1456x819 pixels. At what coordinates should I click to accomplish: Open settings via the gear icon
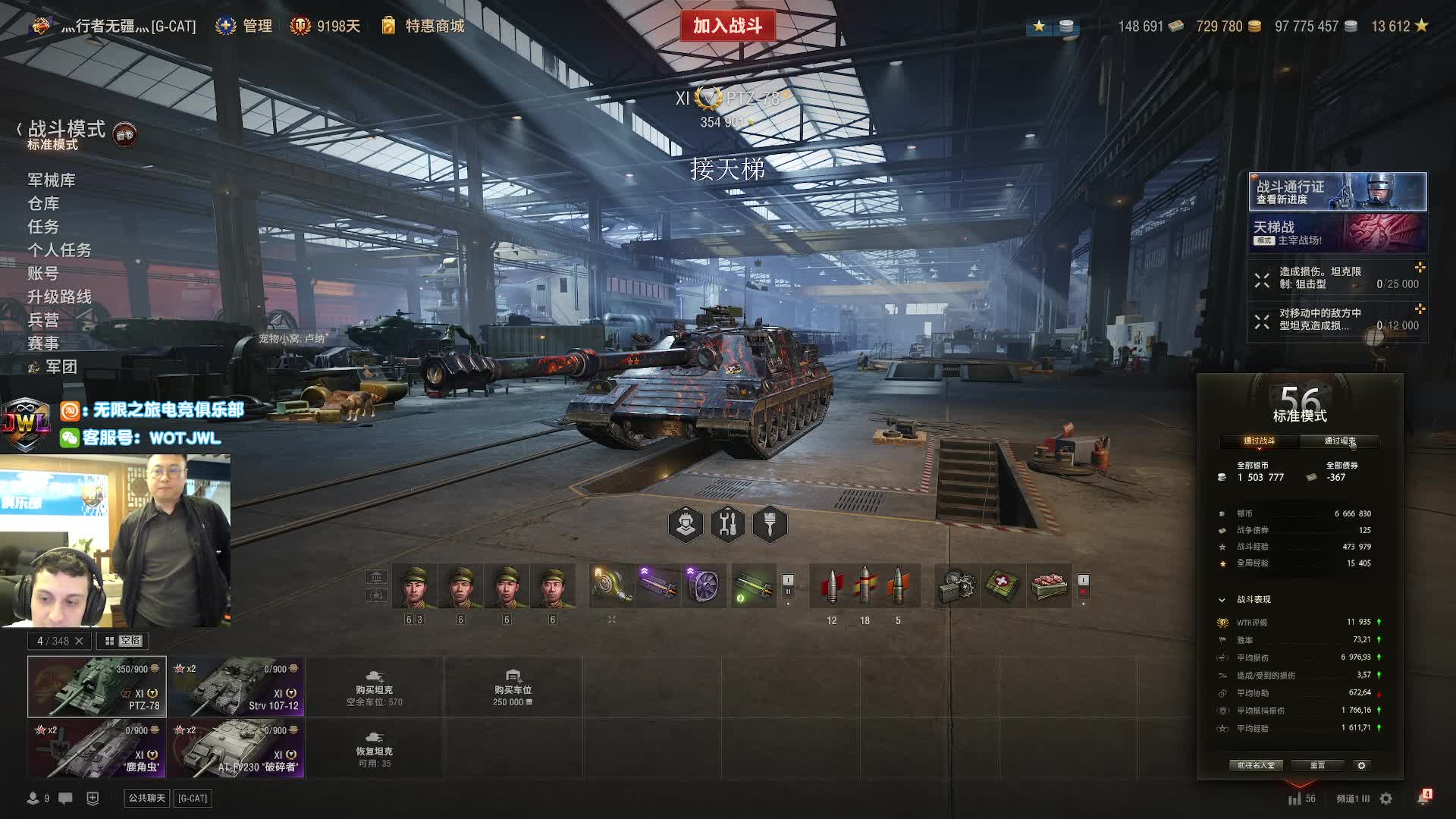point(1386,799)
